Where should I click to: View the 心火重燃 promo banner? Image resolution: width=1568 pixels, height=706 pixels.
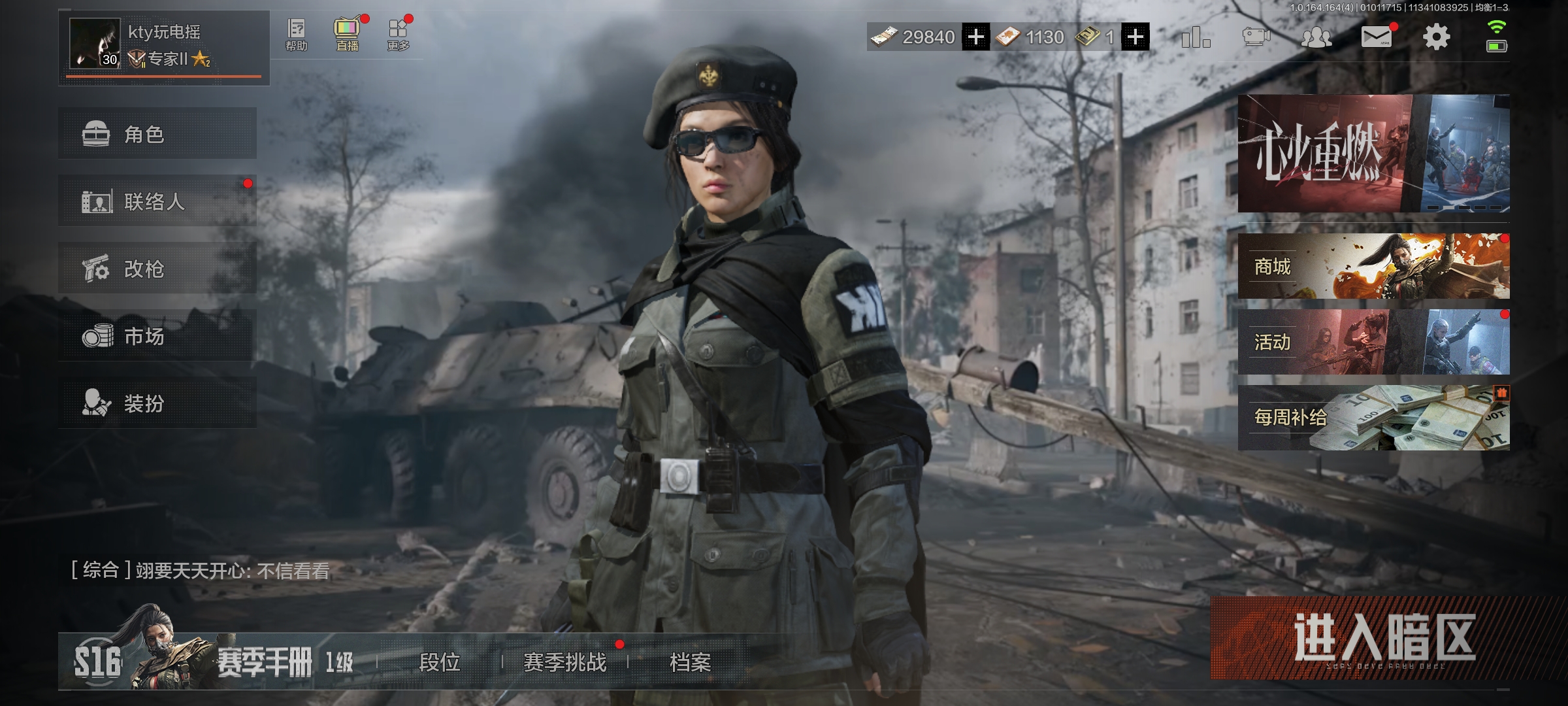[1373, 154]
